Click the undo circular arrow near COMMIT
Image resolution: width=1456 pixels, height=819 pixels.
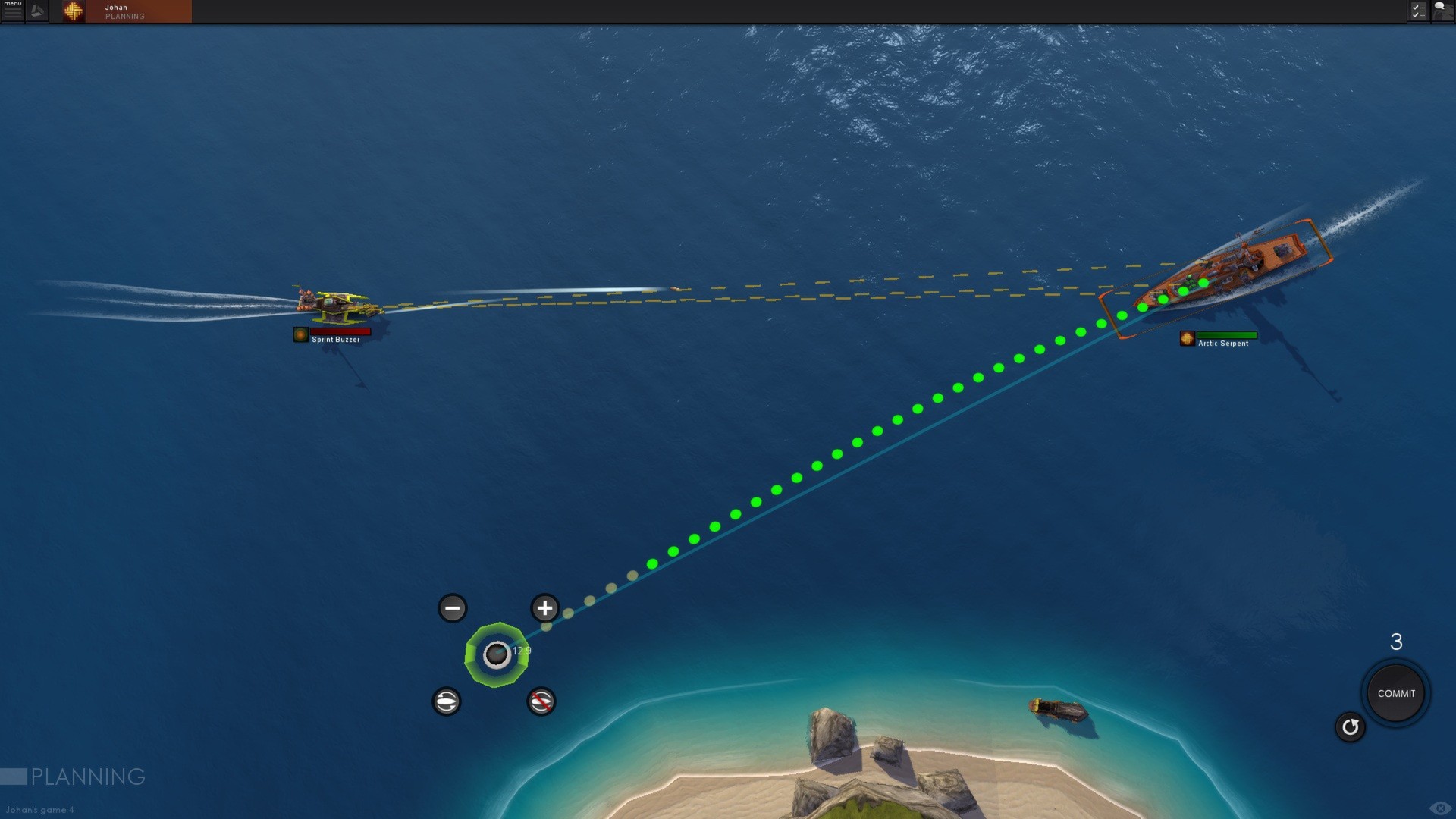(x=1351, y=726)
